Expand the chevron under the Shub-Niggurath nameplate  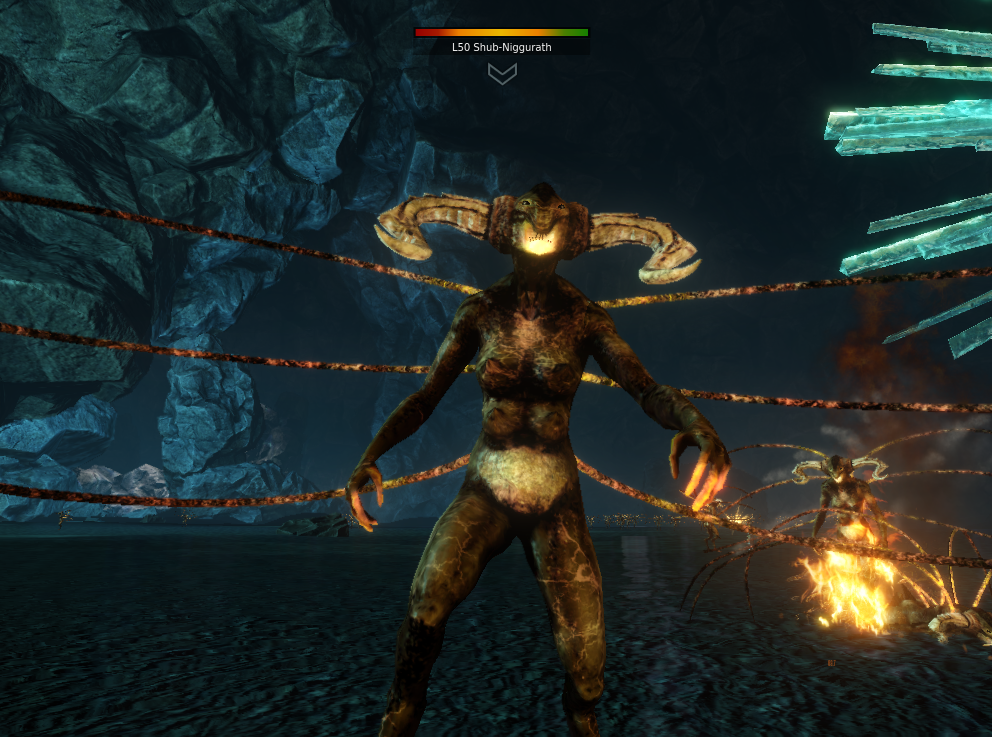tap(502, 73)
